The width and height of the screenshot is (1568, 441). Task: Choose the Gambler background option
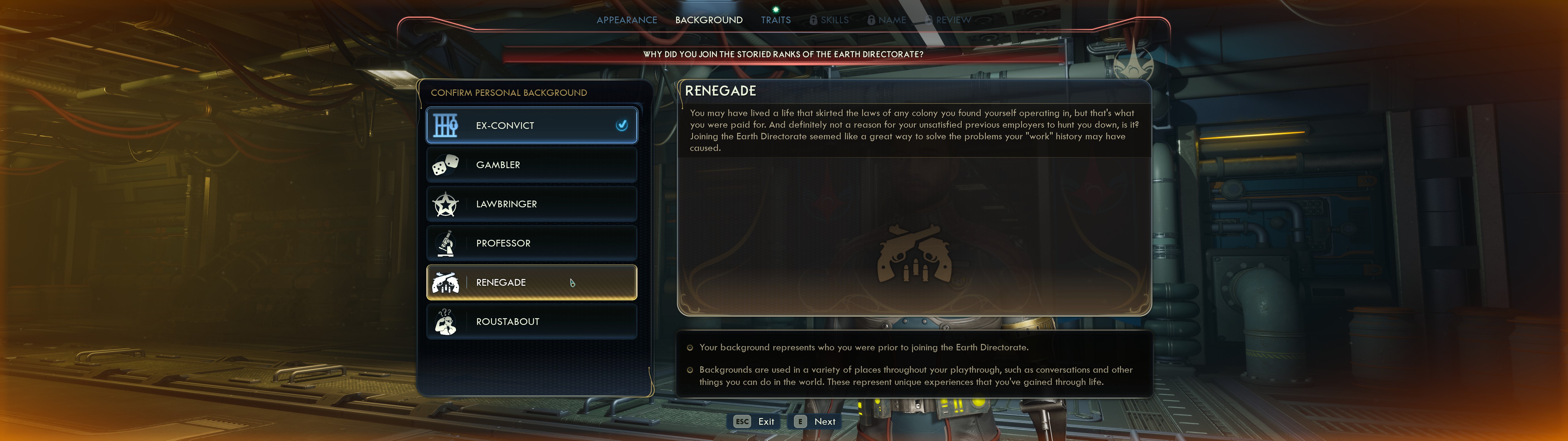(531, 165)
